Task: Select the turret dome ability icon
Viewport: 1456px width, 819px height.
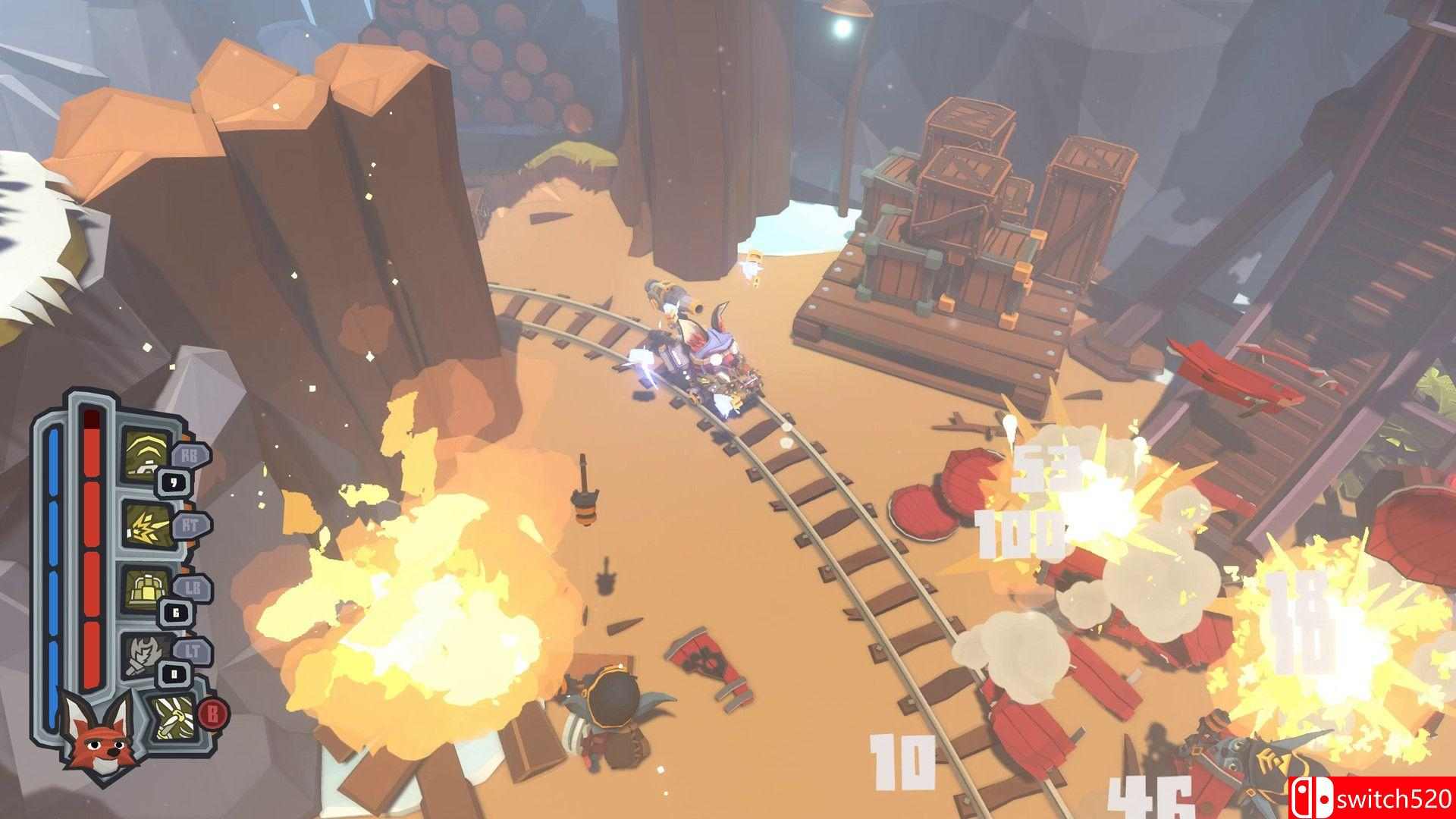Action: coord(147,590)
